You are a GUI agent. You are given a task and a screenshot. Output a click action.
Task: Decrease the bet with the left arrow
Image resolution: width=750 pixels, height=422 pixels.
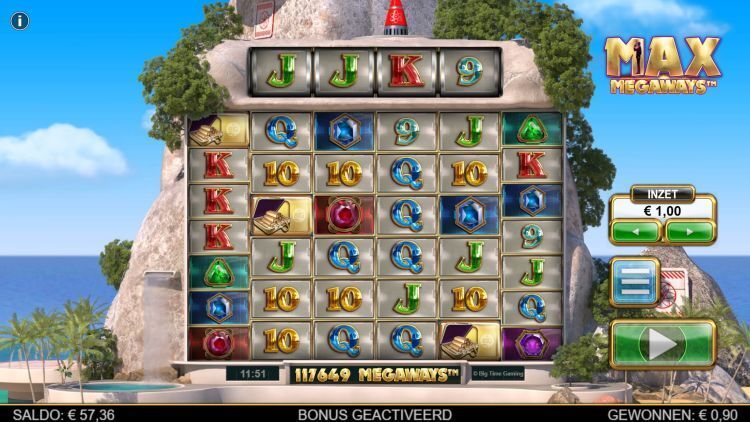pyautogui.click(x=636, y=232)
